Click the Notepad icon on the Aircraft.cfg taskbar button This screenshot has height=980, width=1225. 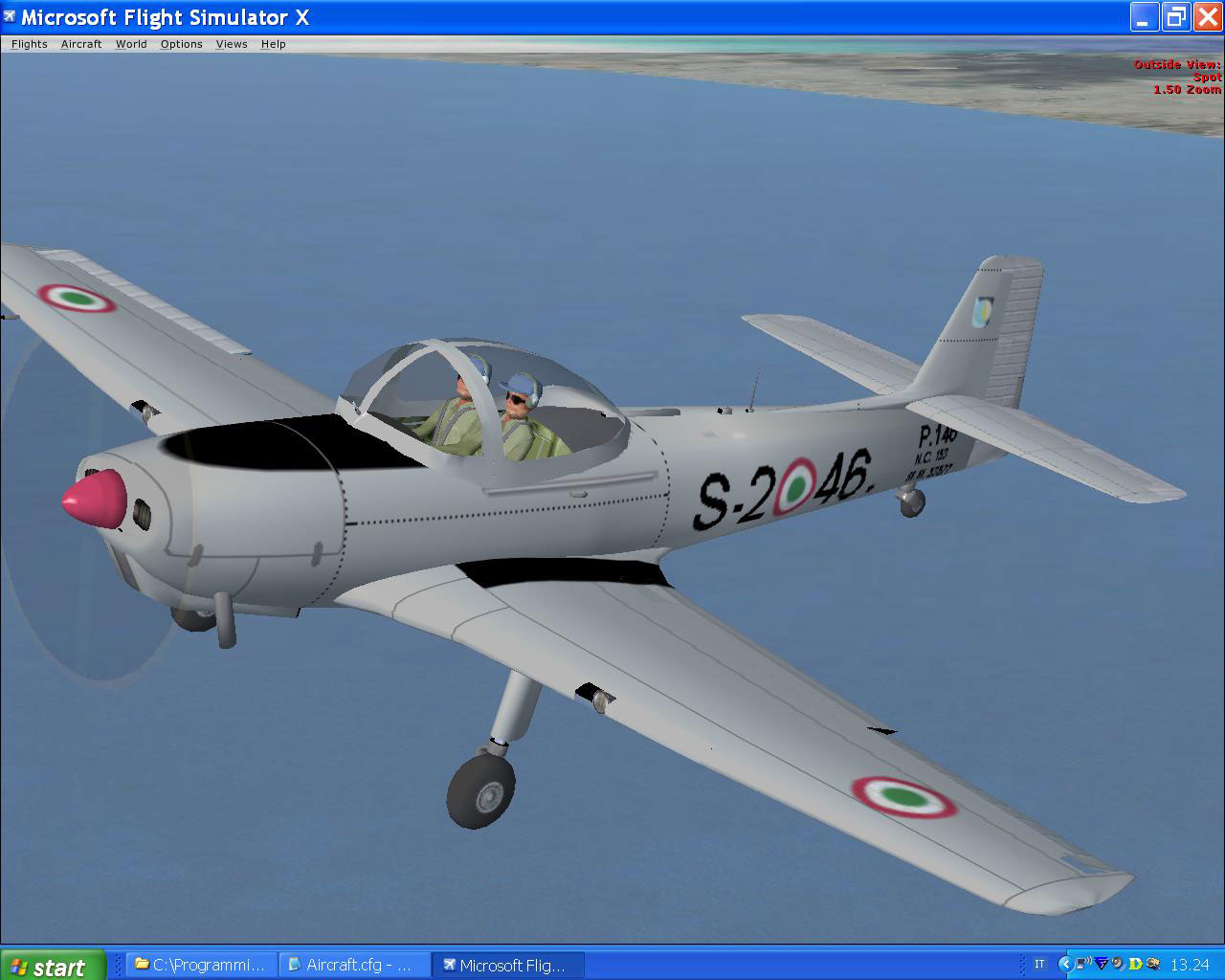pos(294,965)
